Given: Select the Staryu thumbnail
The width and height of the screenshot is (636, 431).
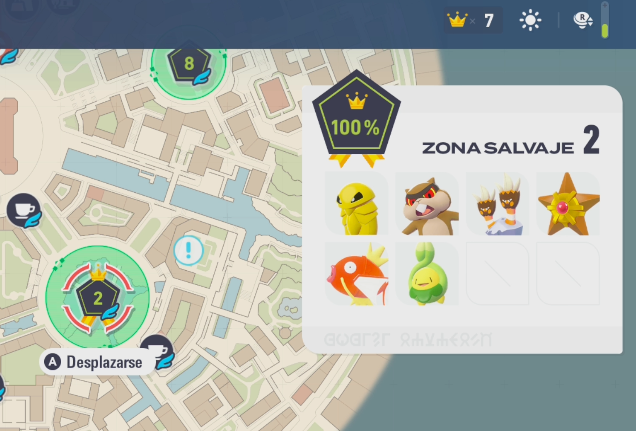Looking at the screenshot, I should (567, 204).
